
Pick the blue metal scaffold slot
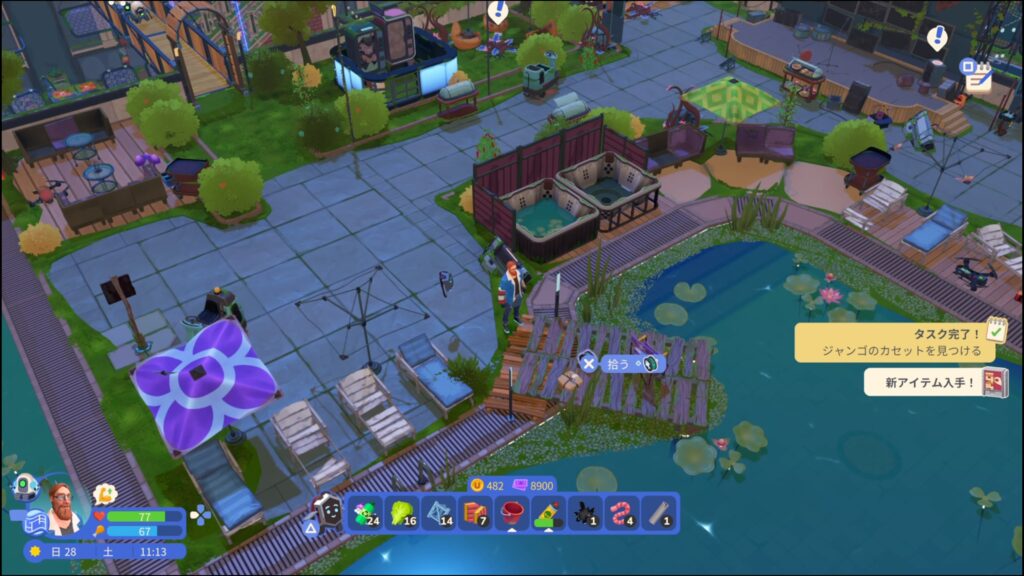pyautogui.click(x=437, y=514)
